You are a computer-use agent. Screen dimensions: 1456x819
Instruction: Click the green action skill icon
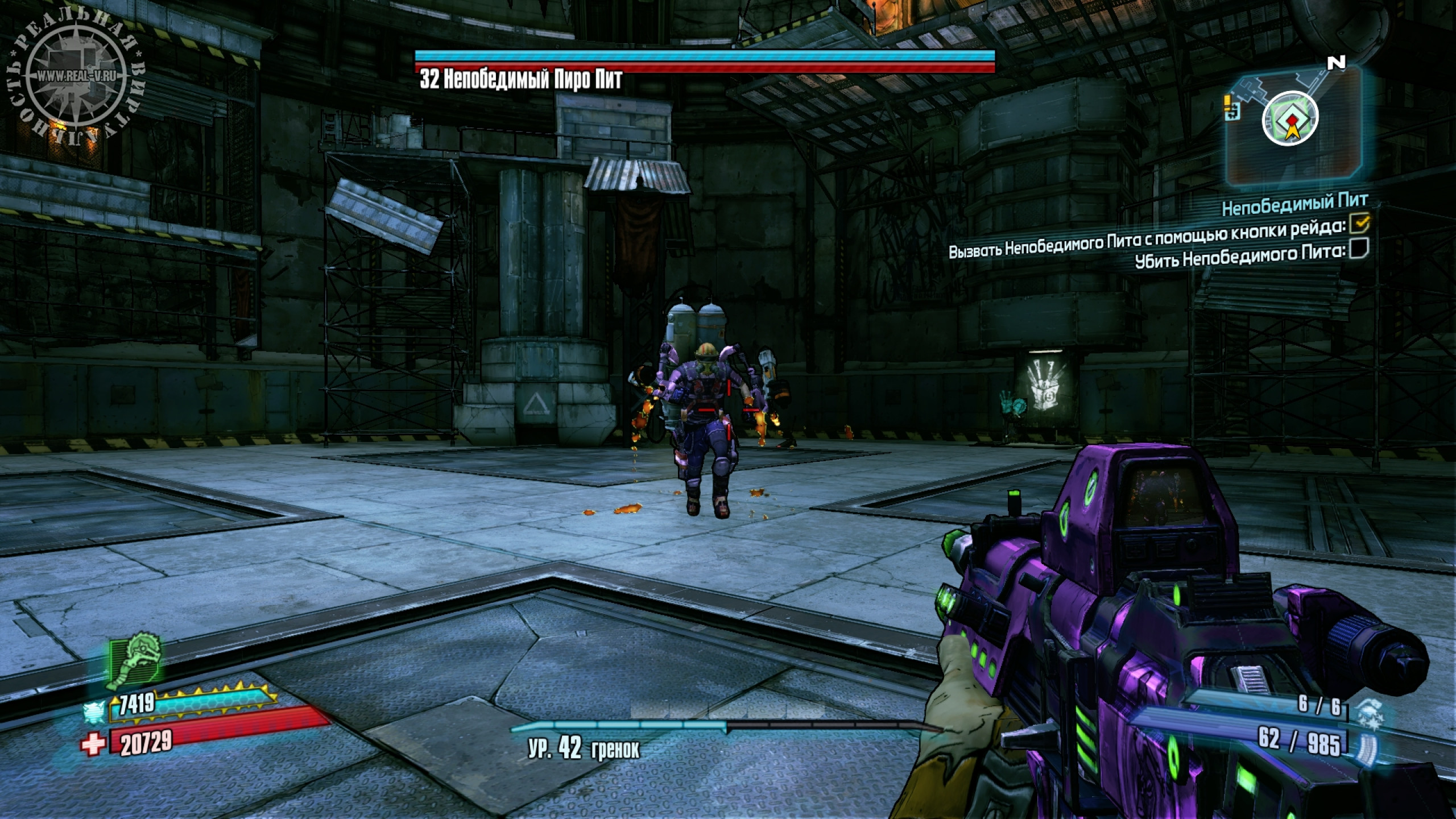click(135, 664)
